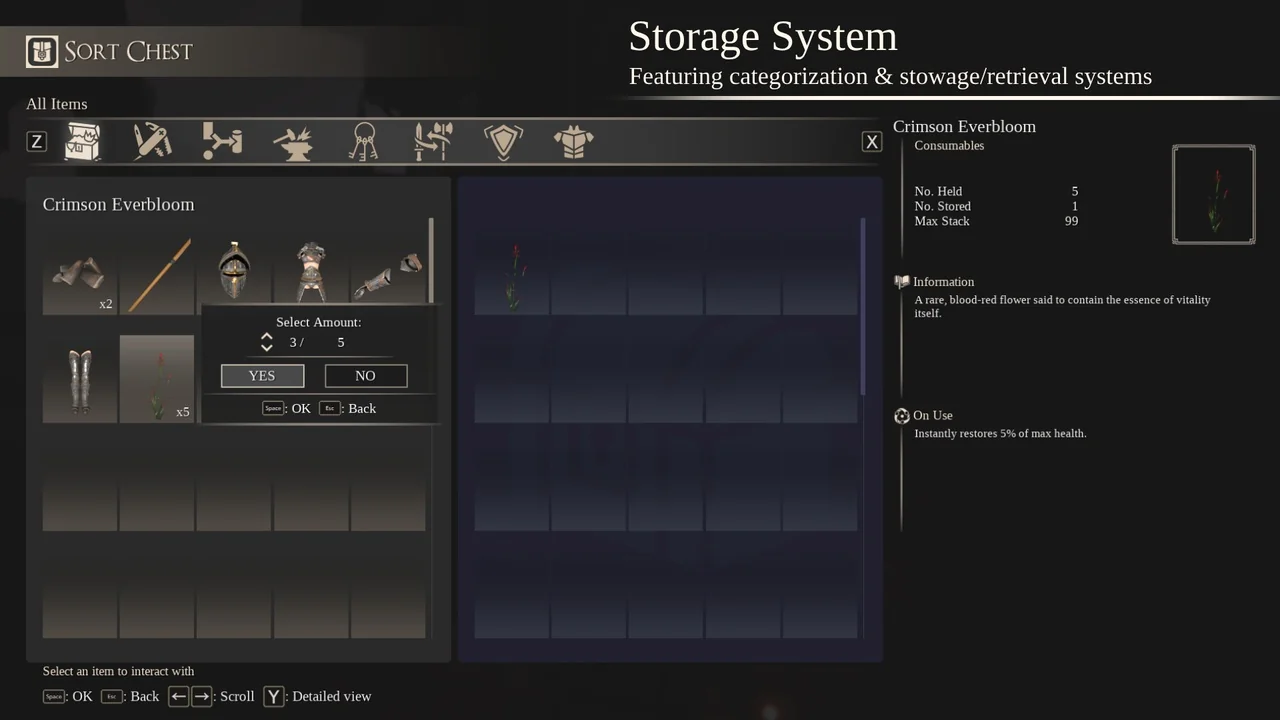Click the X scroll-right indicator
The height and width of the screenshot is (720, 1280).
coord(871,141)
